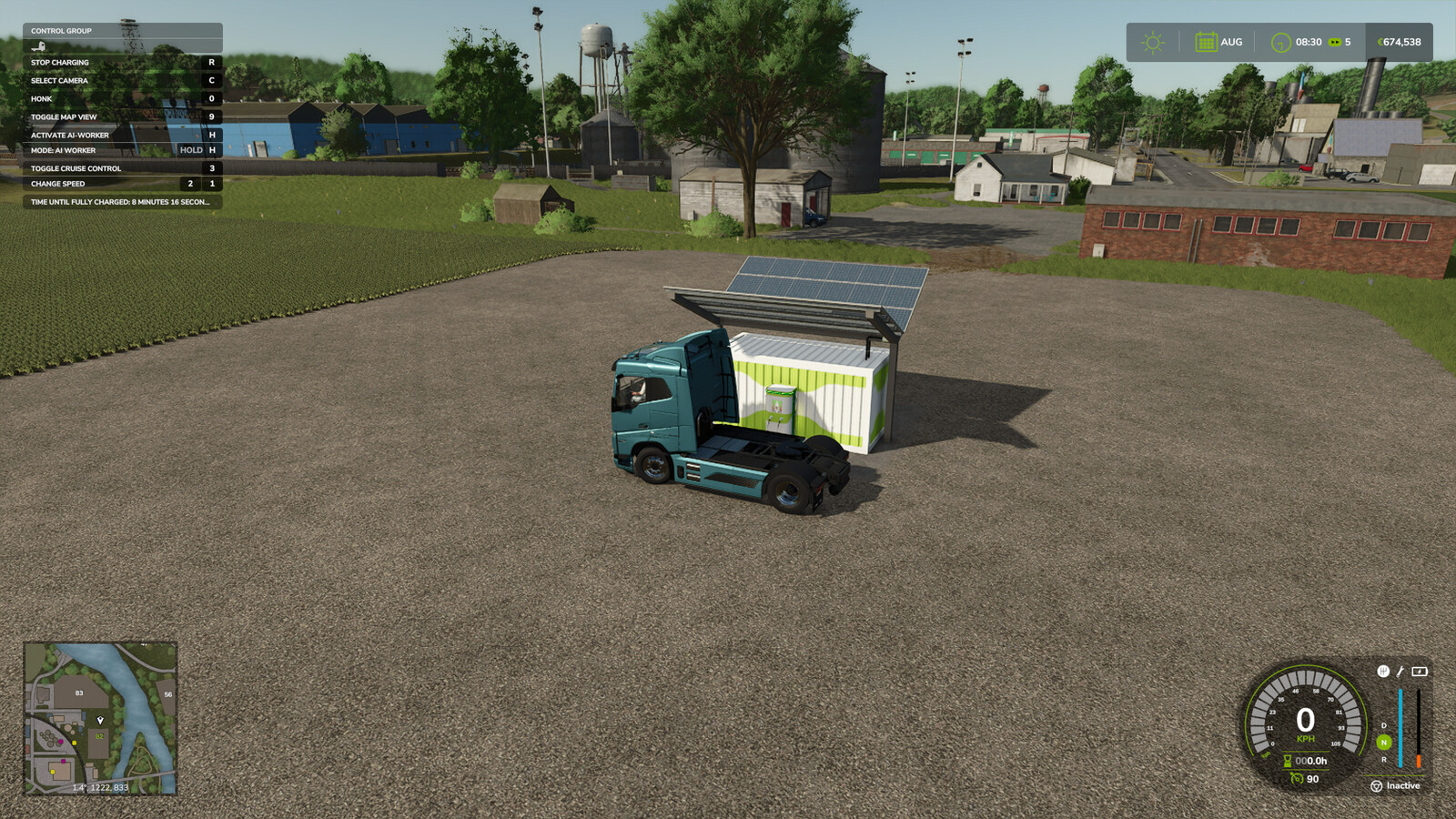The height and width of the screenshot is (819, 1456).
Task: Open the calendar icon next to AUG
Action: tap(1207, 42)
